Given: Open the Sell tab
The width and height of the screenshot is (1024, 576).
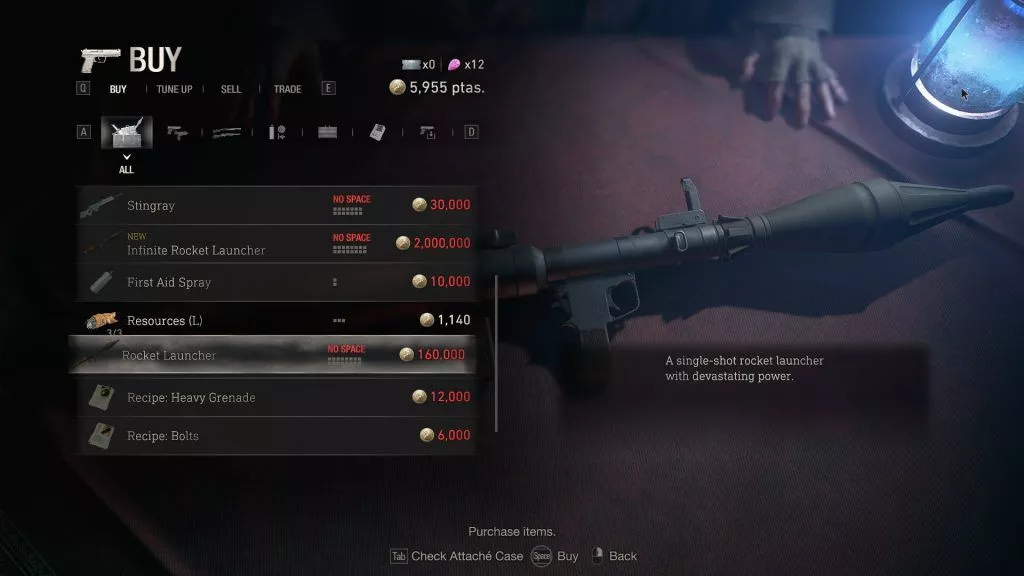Looking at the screenshot, I should point(231,89).
